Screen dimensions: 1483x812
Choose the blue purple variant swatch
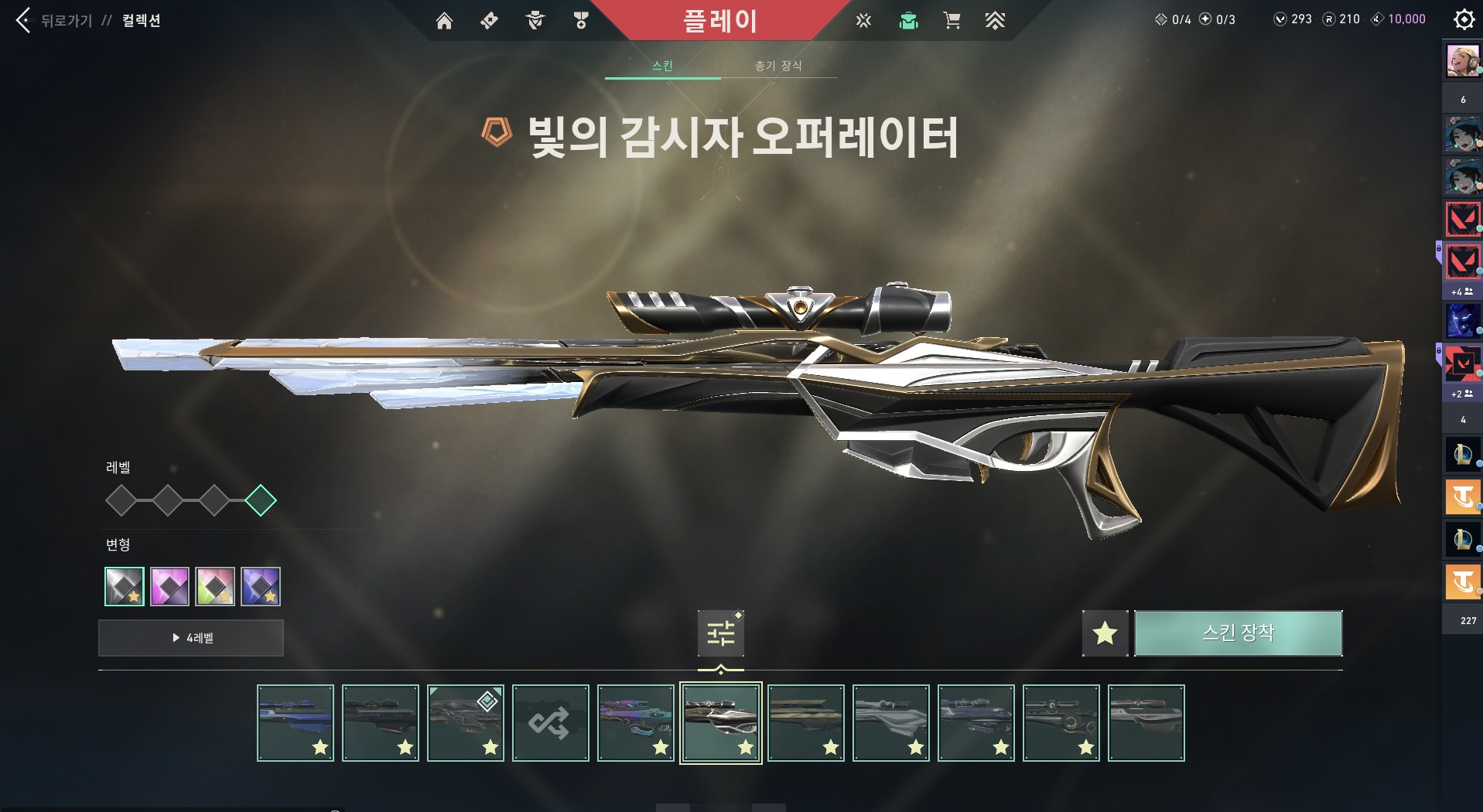261,586
